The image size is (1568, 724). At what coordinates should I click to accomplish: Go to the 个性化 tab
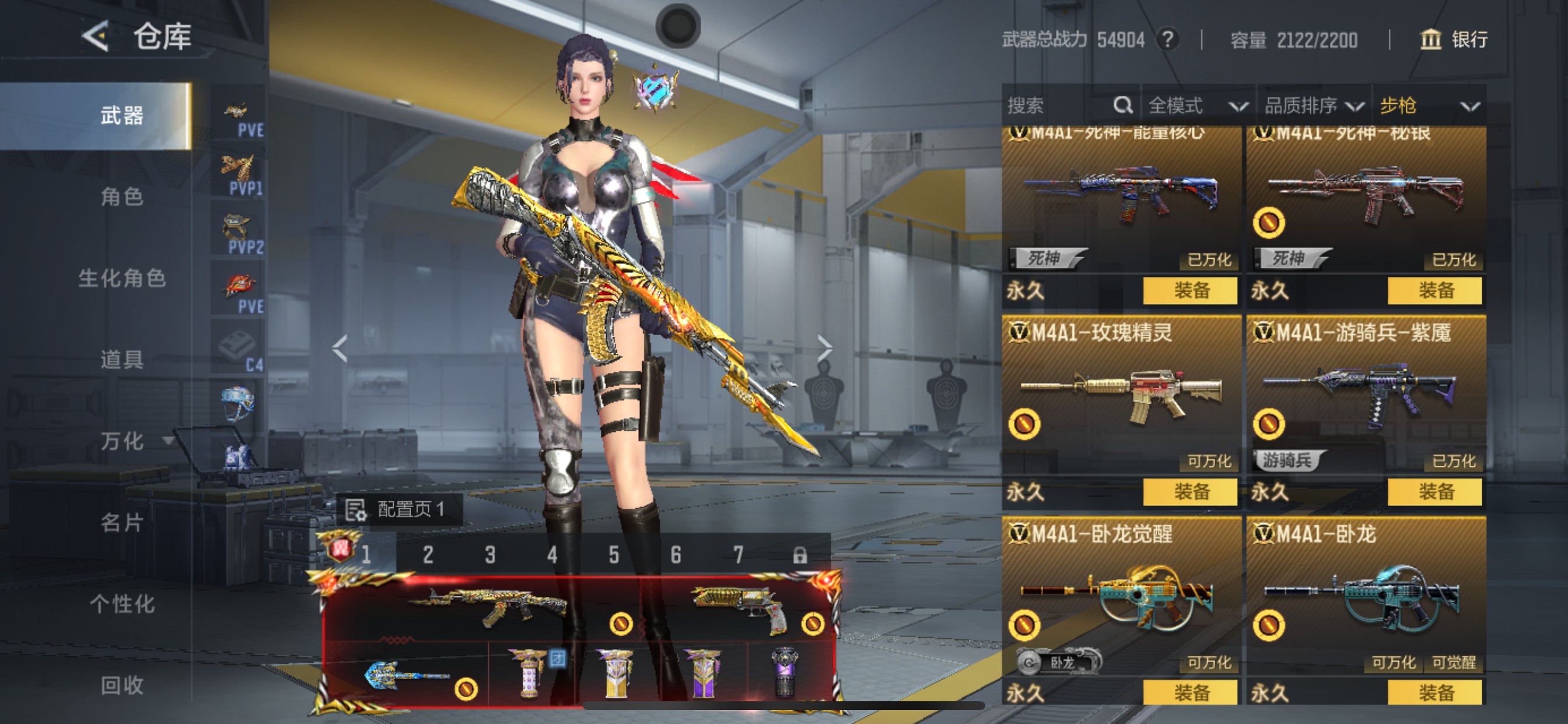122,604
